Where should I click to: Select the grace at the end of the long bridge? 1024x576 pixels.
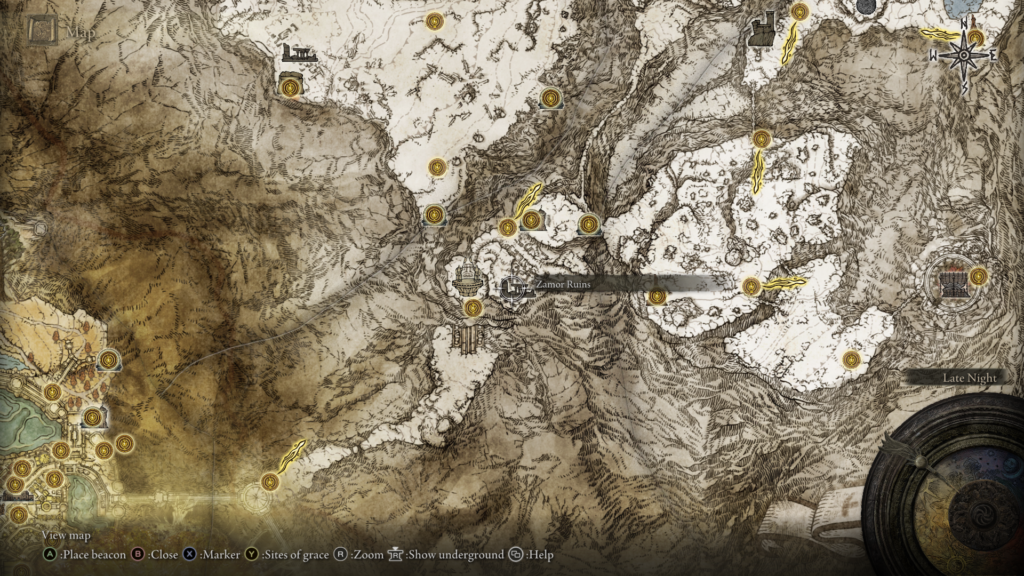coord(269,482)
